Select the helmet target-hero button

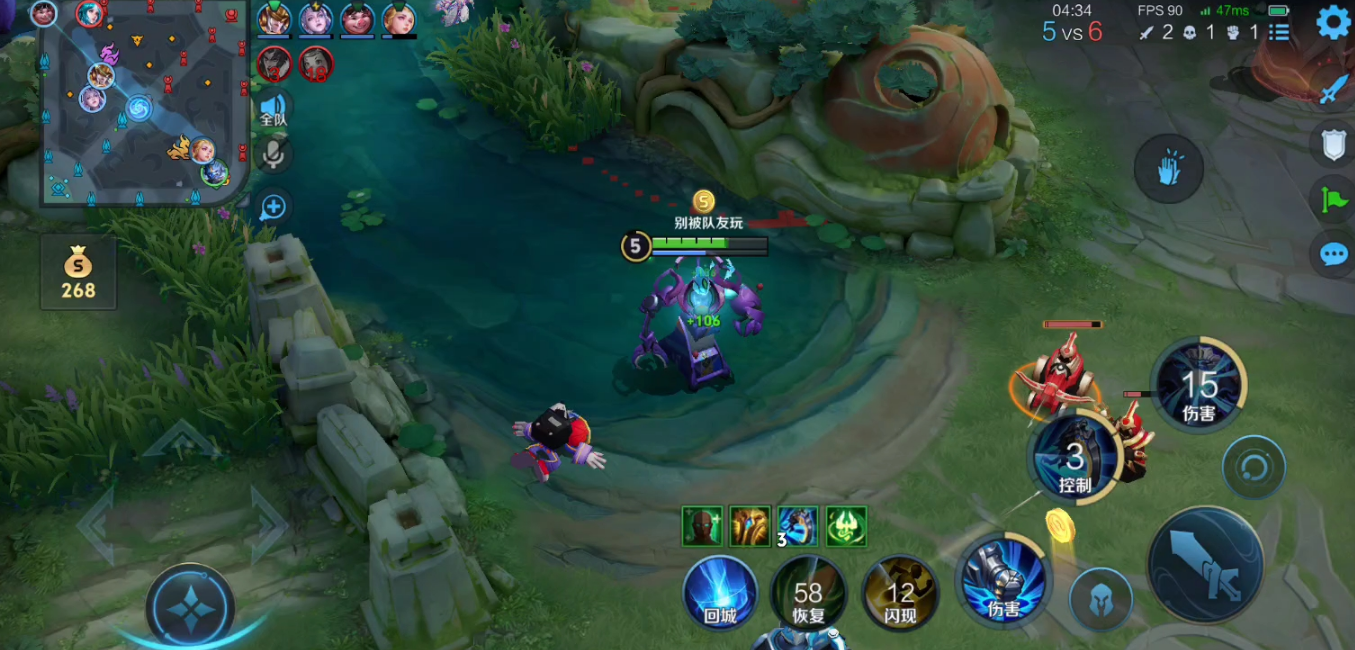(1100, 600)
